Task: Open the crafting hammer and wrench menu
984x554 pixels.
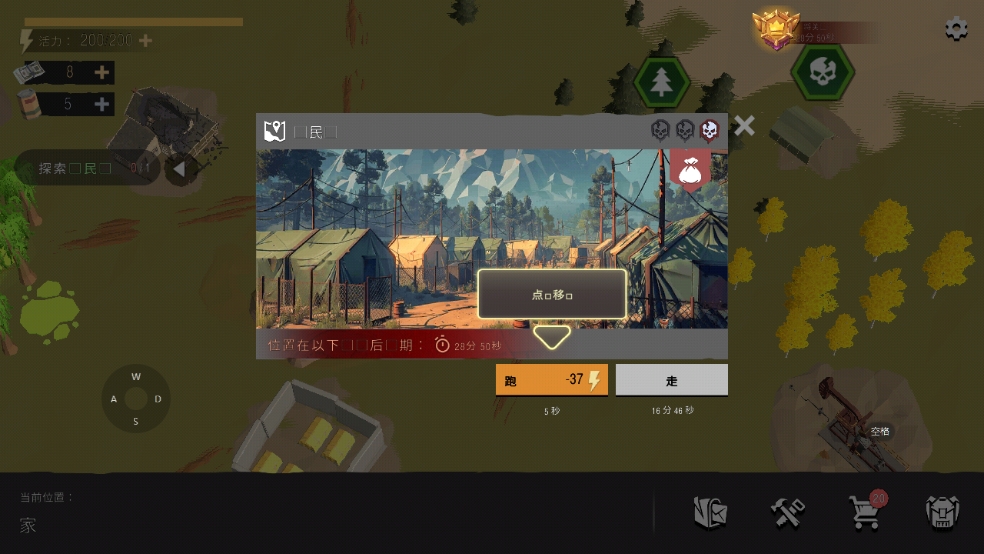Action: tap(788, 513)
